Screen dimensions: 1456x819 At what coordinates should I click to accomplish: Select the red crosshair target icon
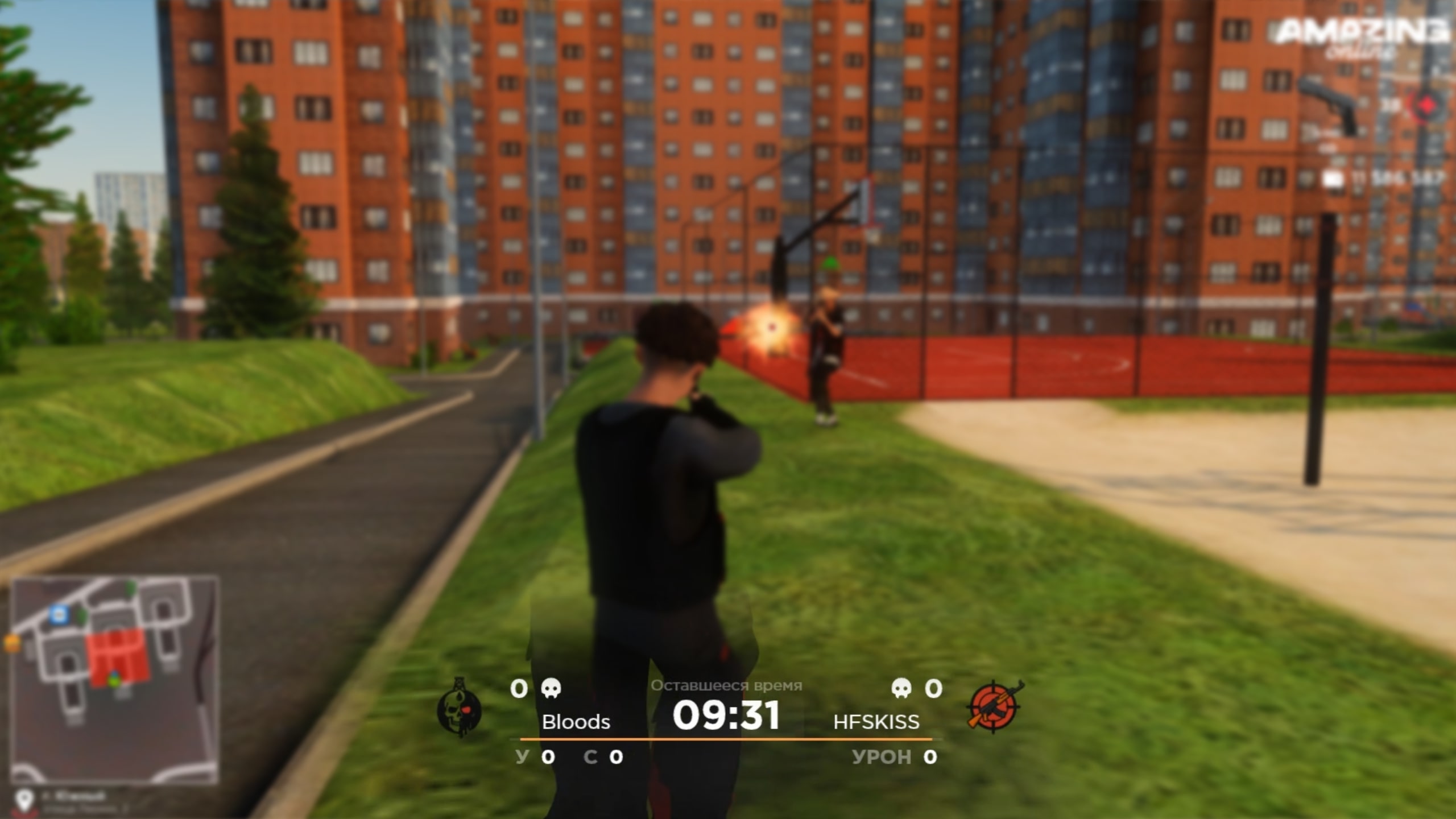coord(1426,106)
